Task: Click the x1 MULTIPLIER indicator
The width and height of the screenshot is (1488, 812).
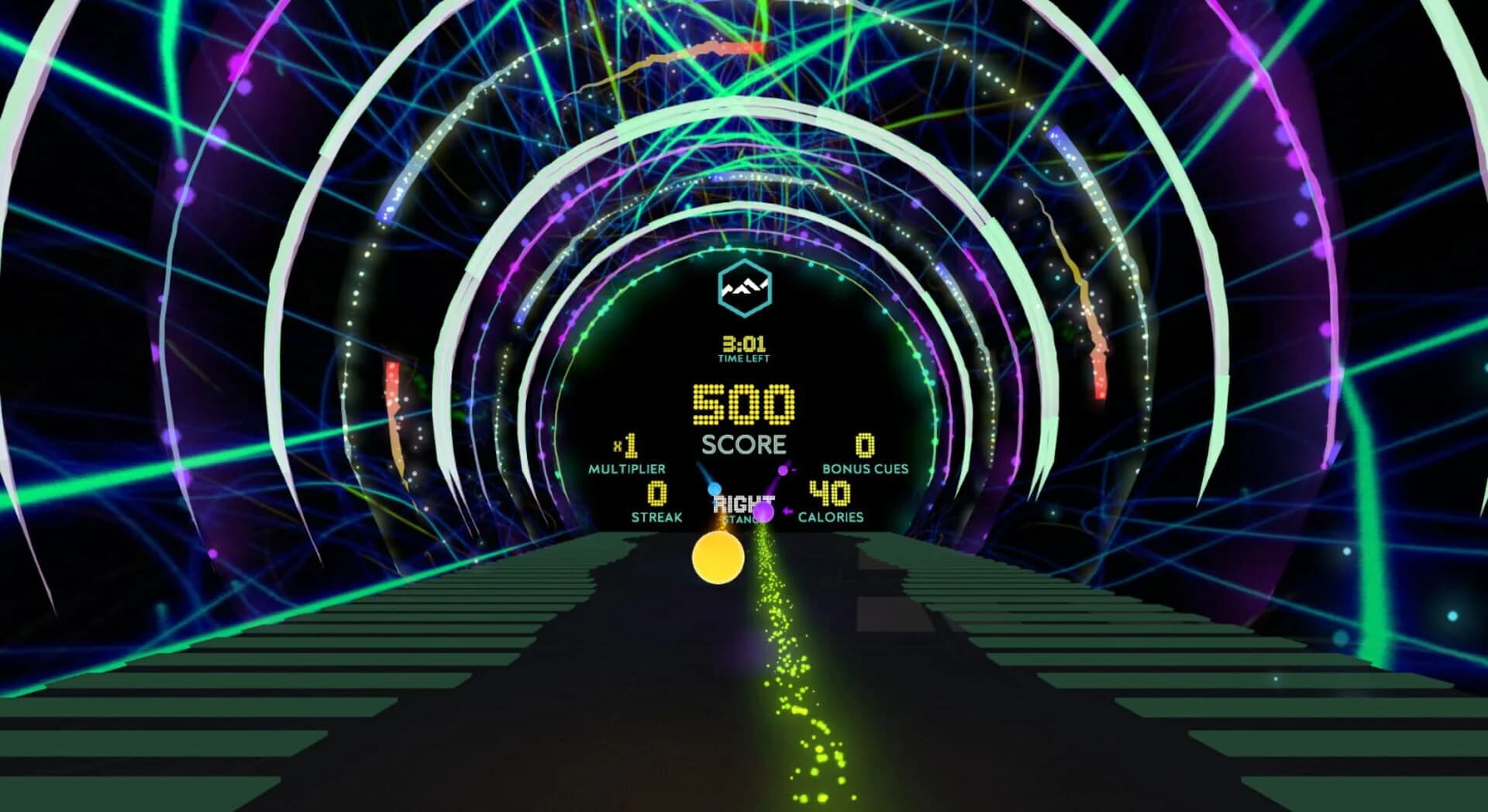Action: 626,457
